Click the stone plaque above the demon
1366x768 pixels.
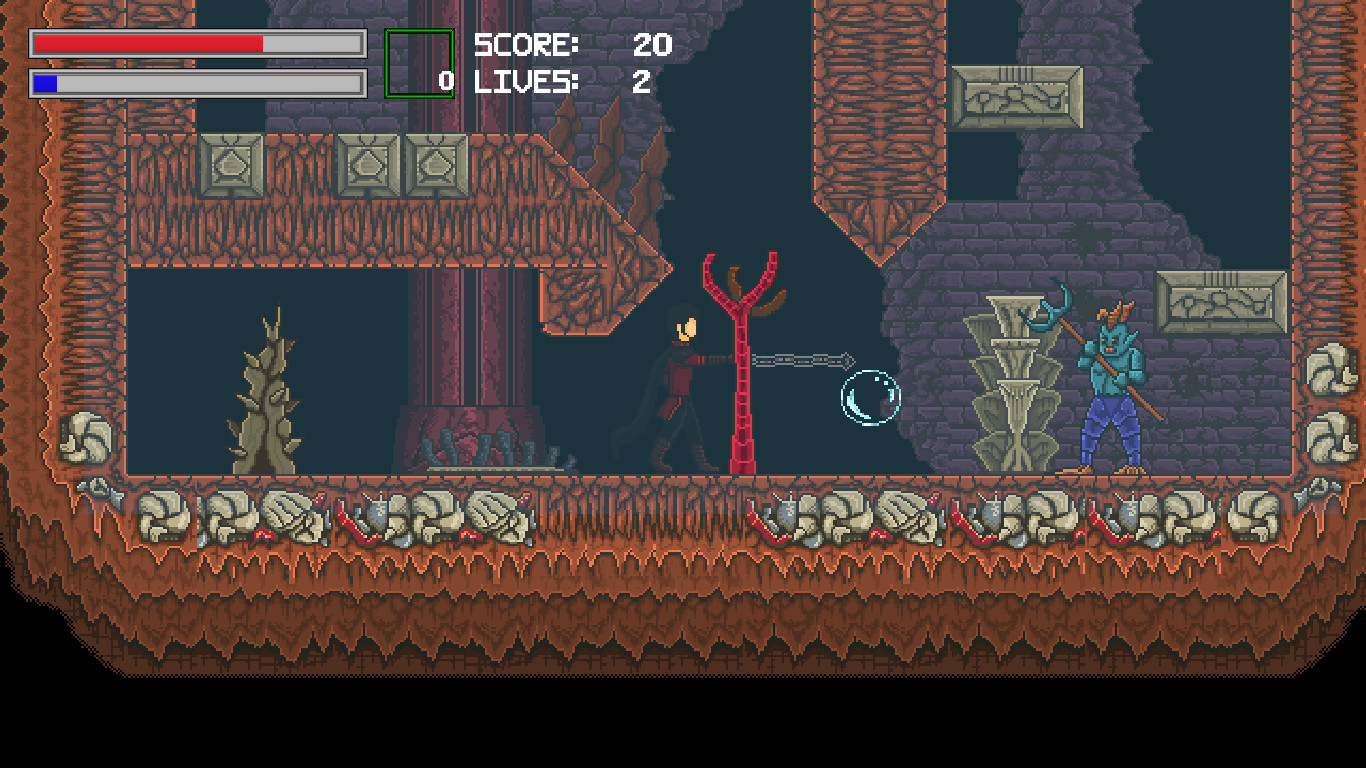click(x=1017, y=95)
